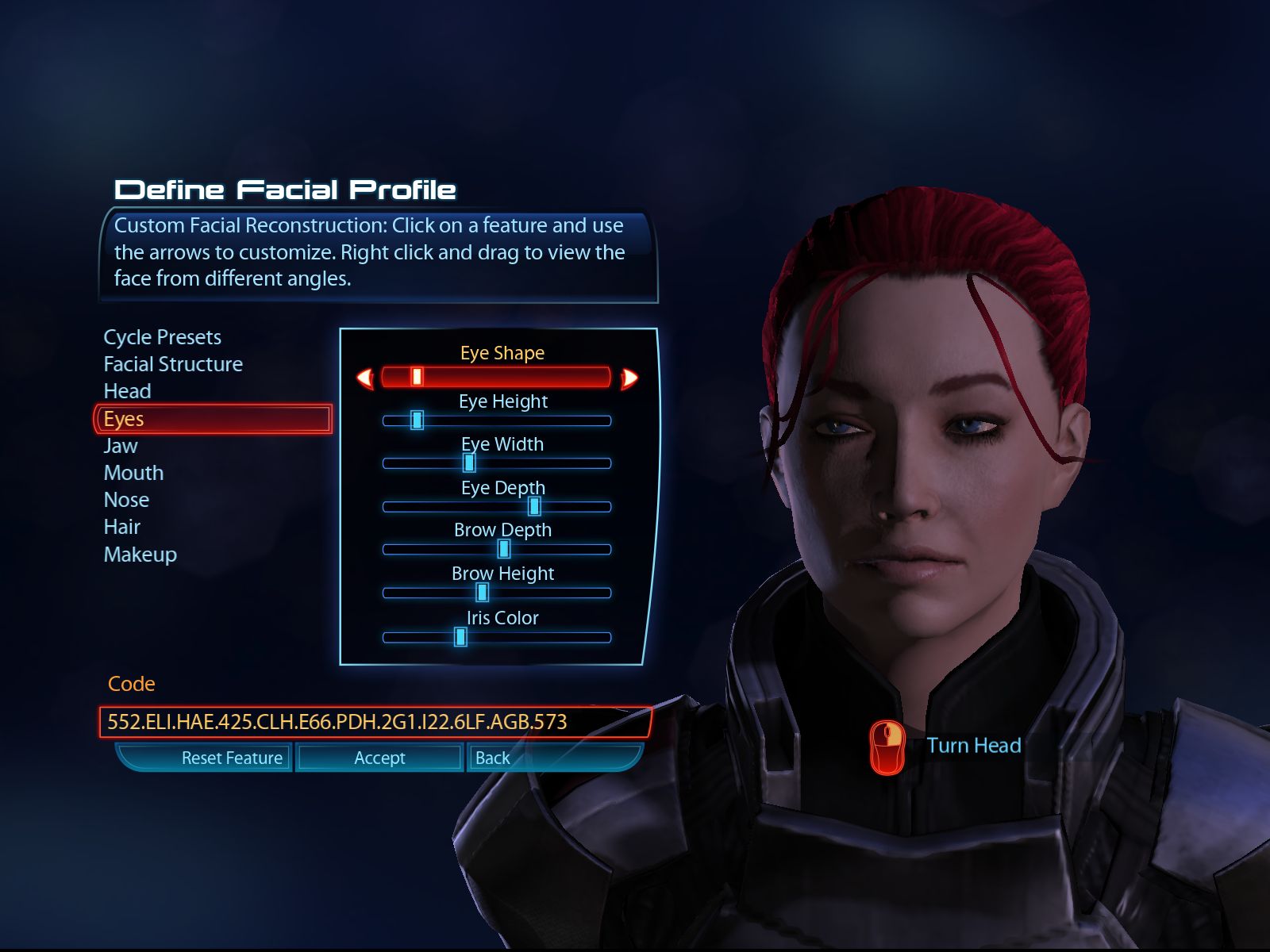Open the Hair category
Screen dimensions: 1270x952
[x=121, y=527]
